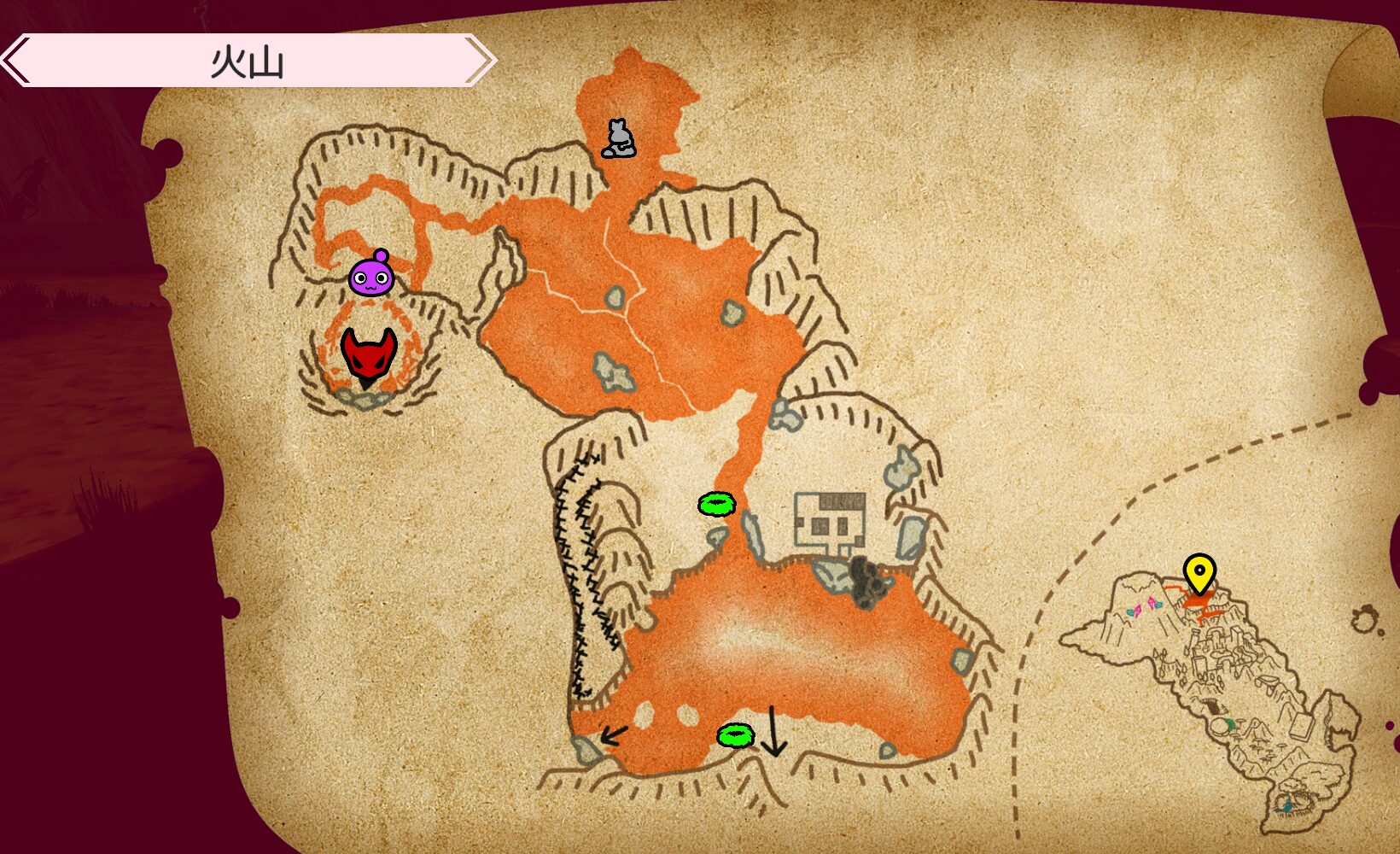The image size is (1400, 854).
Task: Select the teal marker at the minimap's bottom
Action: point(1288,804)
